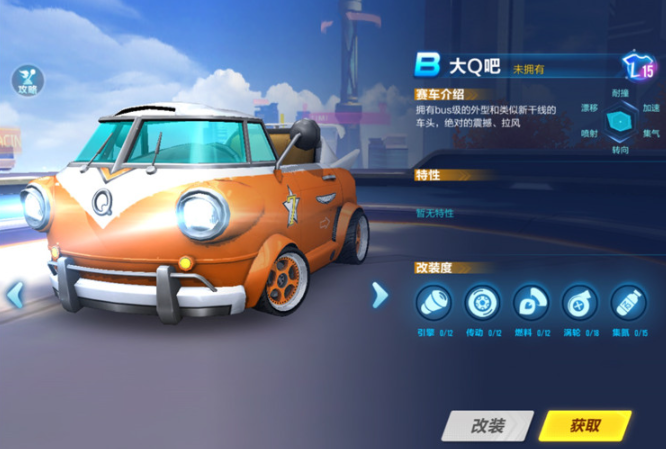Image resolution: width=666 pixels, height=449 pixels.
Task: Open the 攻略 strategy guide icon
Action: pyautogui.click(x=27, y=81)
